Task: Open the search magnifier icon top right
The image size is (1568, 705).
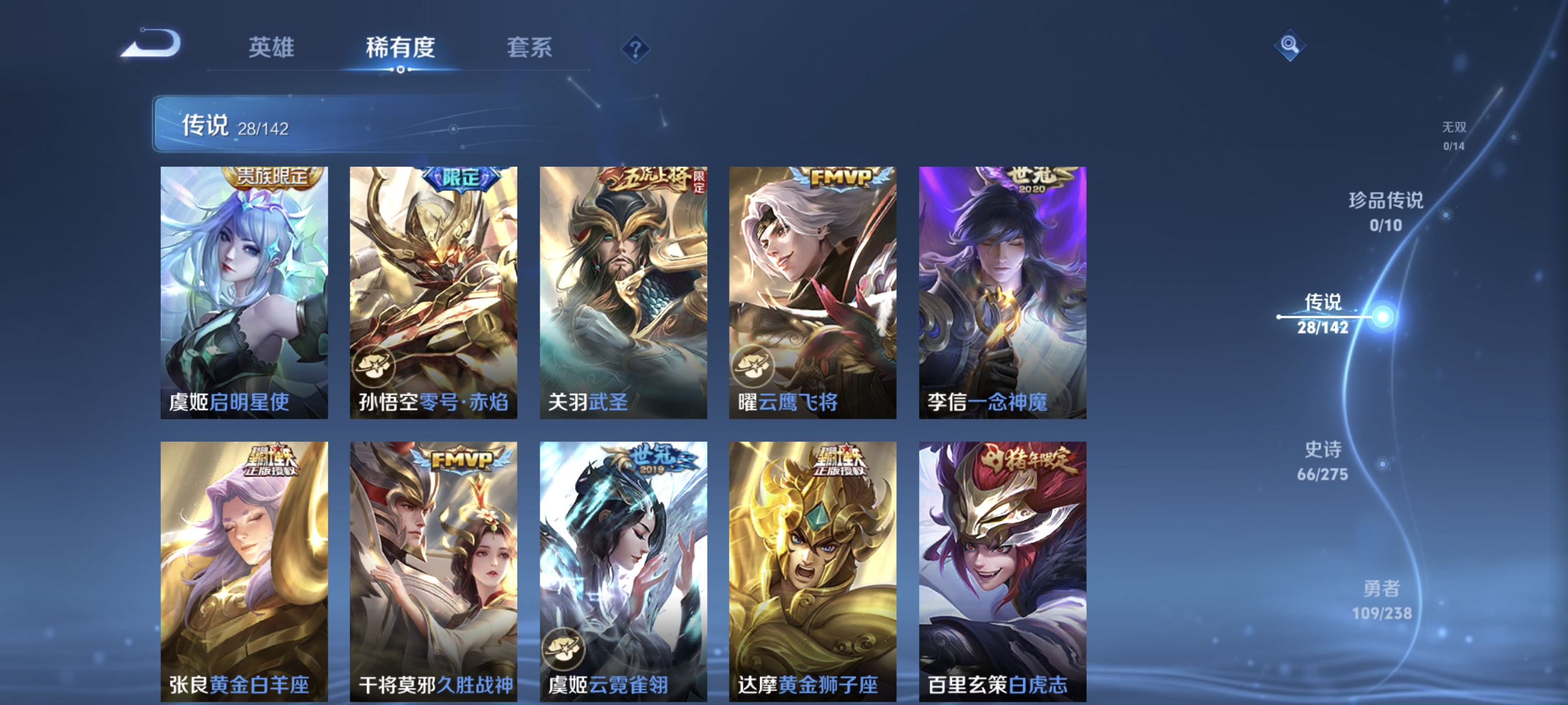Action: (1290, 46)
